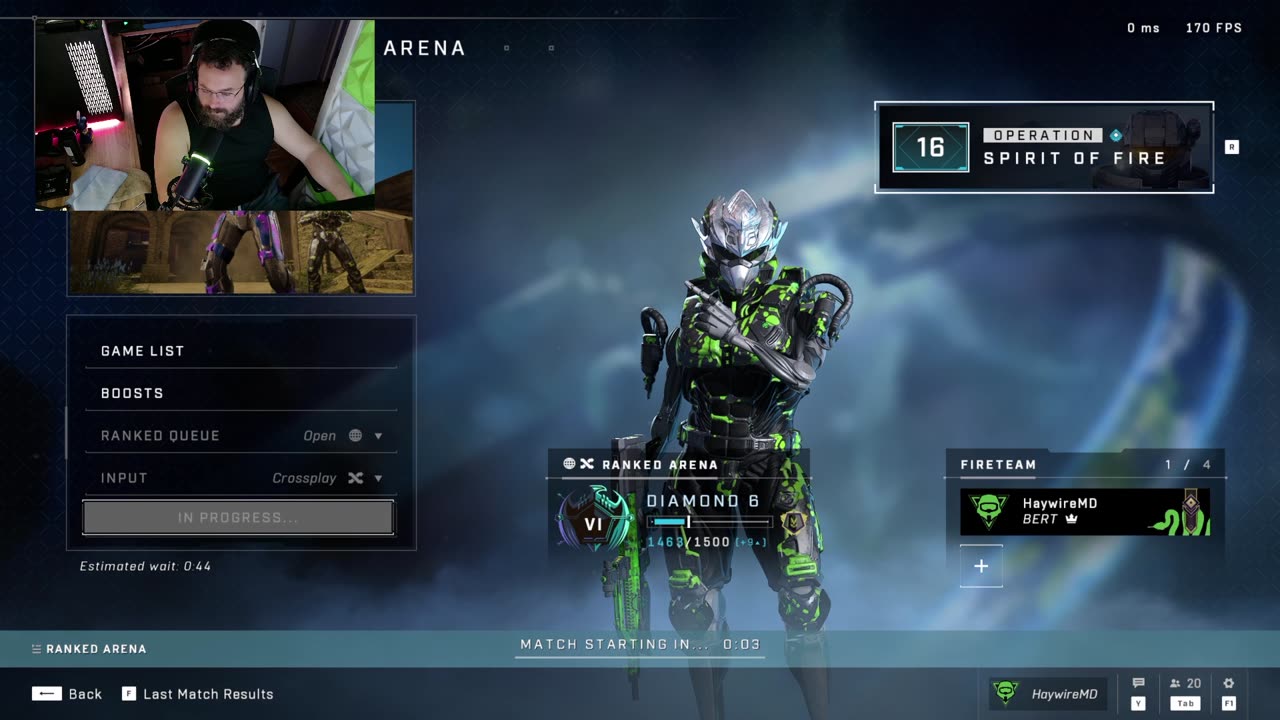Open the Spirit of Fire operation banner
The height and width of the screenshot is (720, 1280).
1044,147
